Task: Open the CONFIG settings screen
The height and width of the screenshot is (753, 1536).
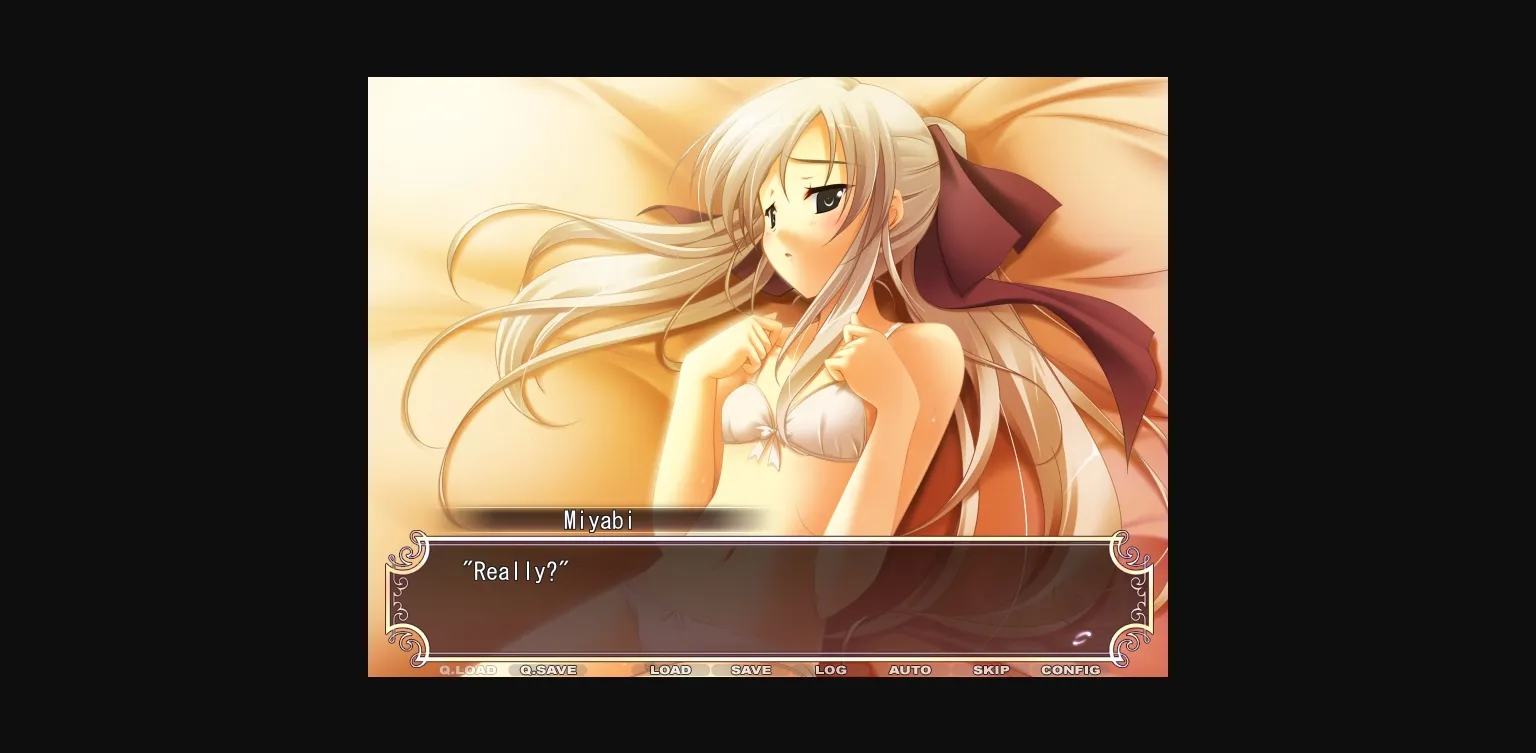Action: 1070,670
